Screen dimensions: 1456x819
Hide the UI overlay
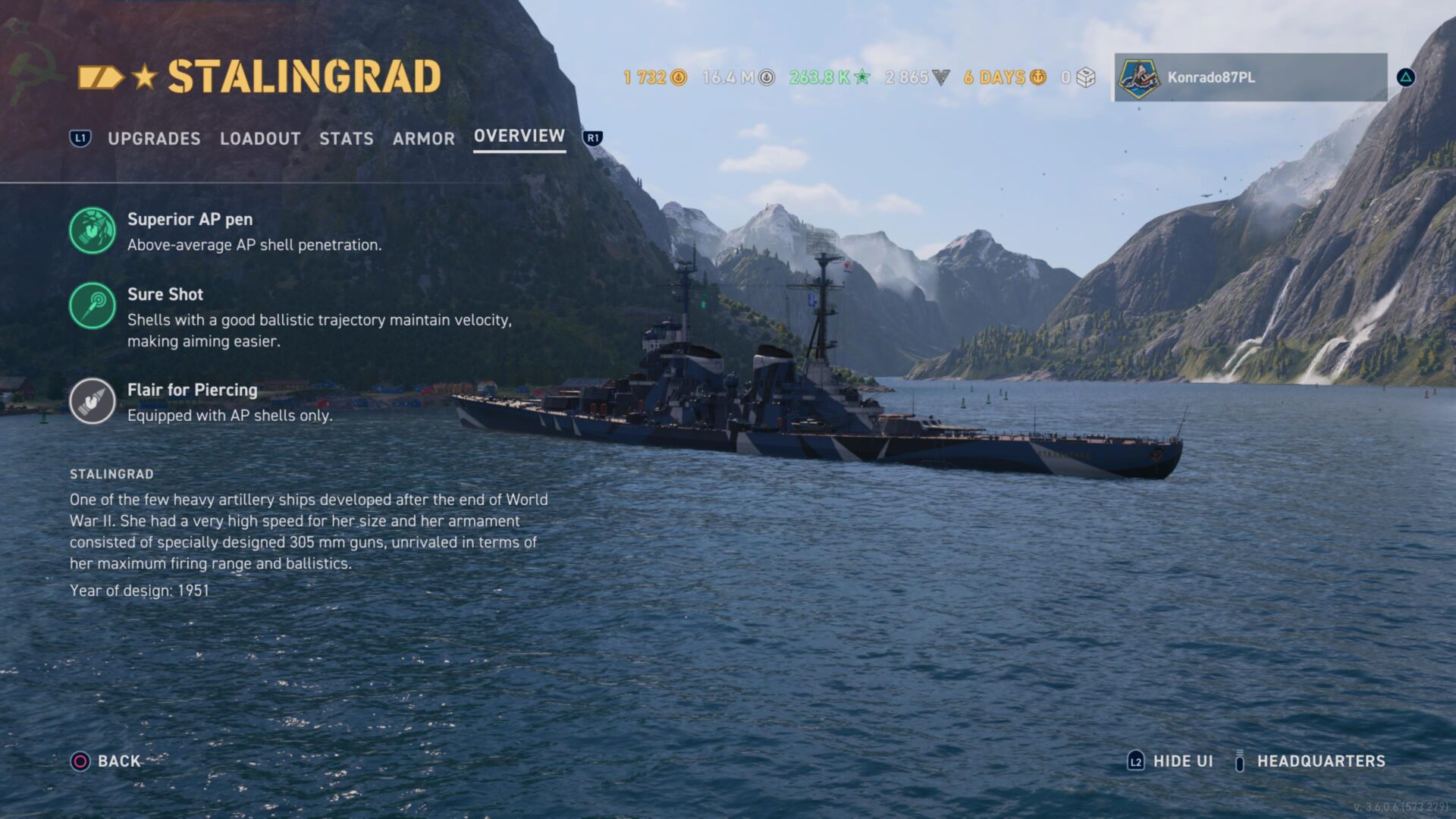pos(1170,761)
